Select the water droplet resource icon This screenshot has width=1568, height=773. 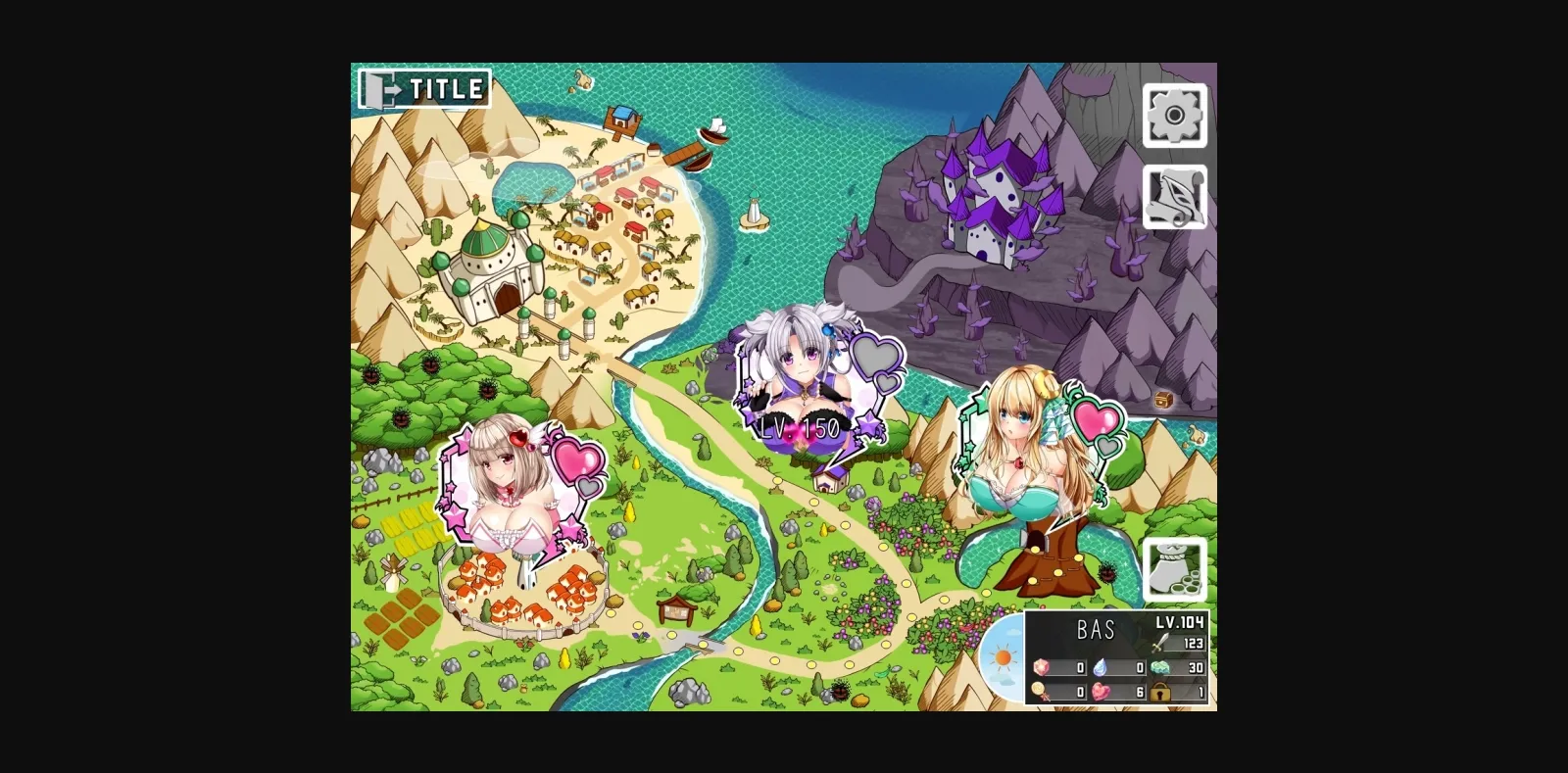[x=1101, y=667]
